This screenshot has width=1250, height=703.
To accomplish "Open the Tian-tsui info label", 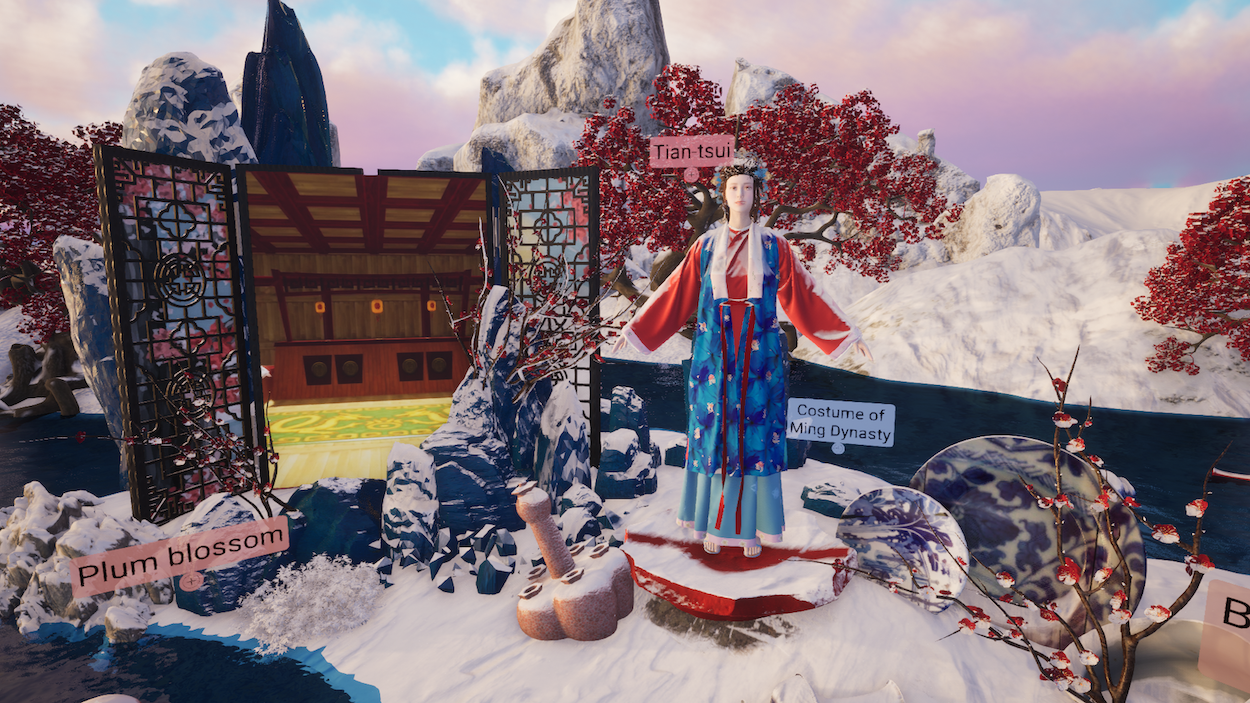I will pyautogui.click(x=691, y=152).
